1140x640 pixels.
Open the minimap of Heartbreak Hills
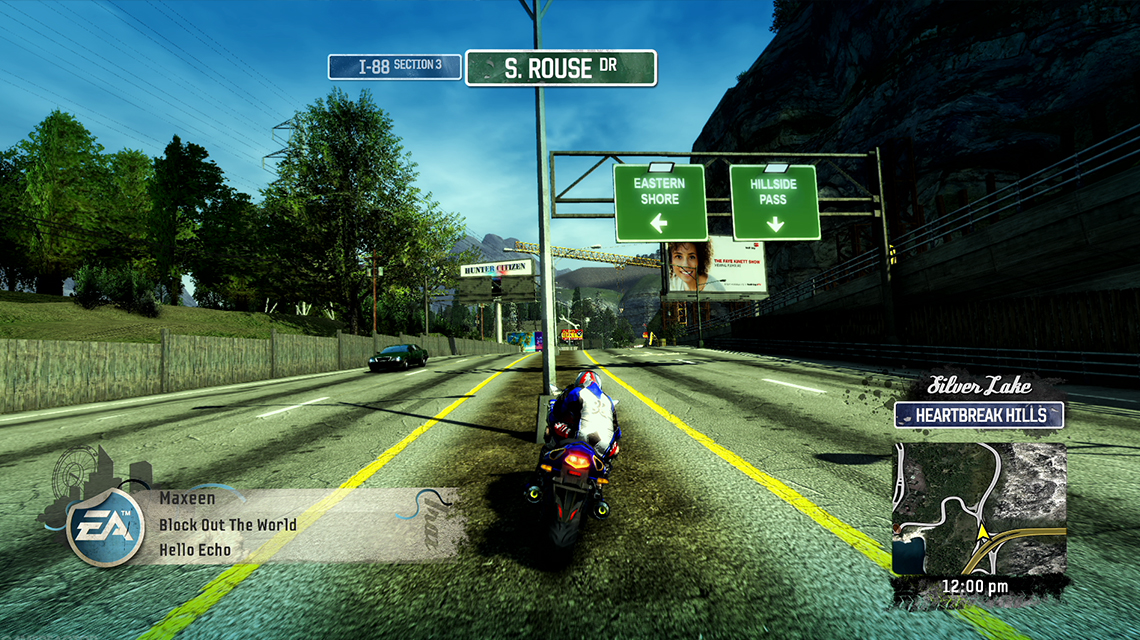[978, 508]
